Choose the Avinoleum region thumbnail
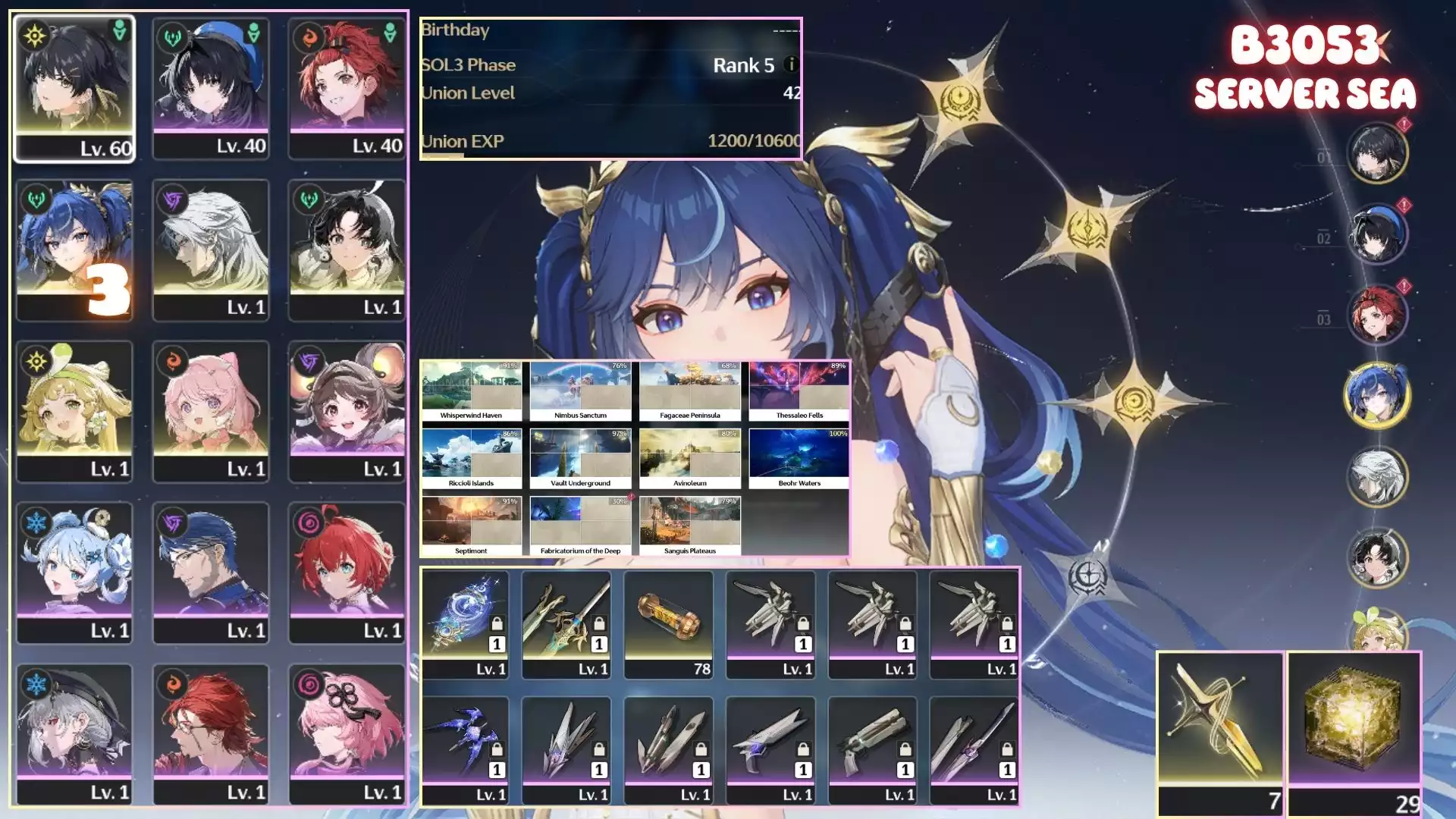The width and height of the screenshot is (1456, 819). (689, 458)
